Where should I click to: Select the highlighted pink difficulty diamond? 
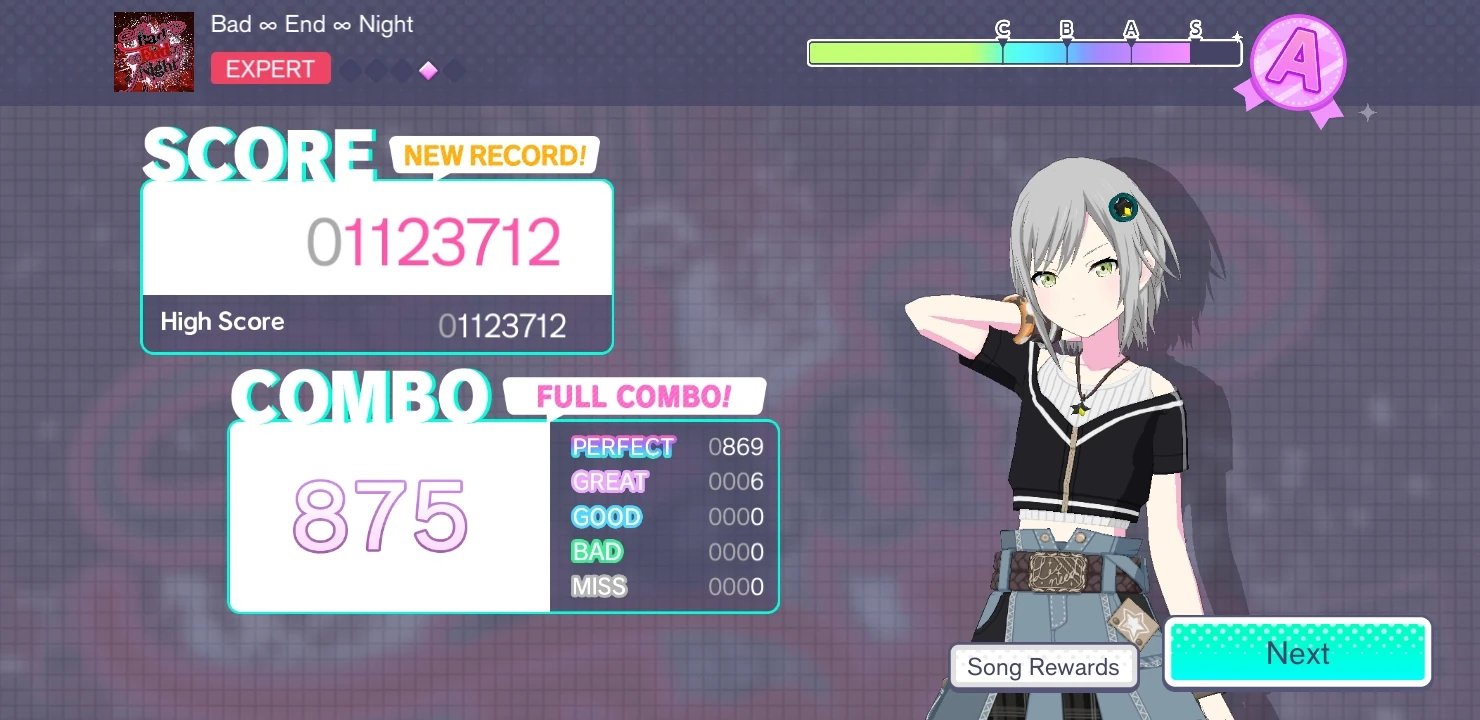click(428, 70)
